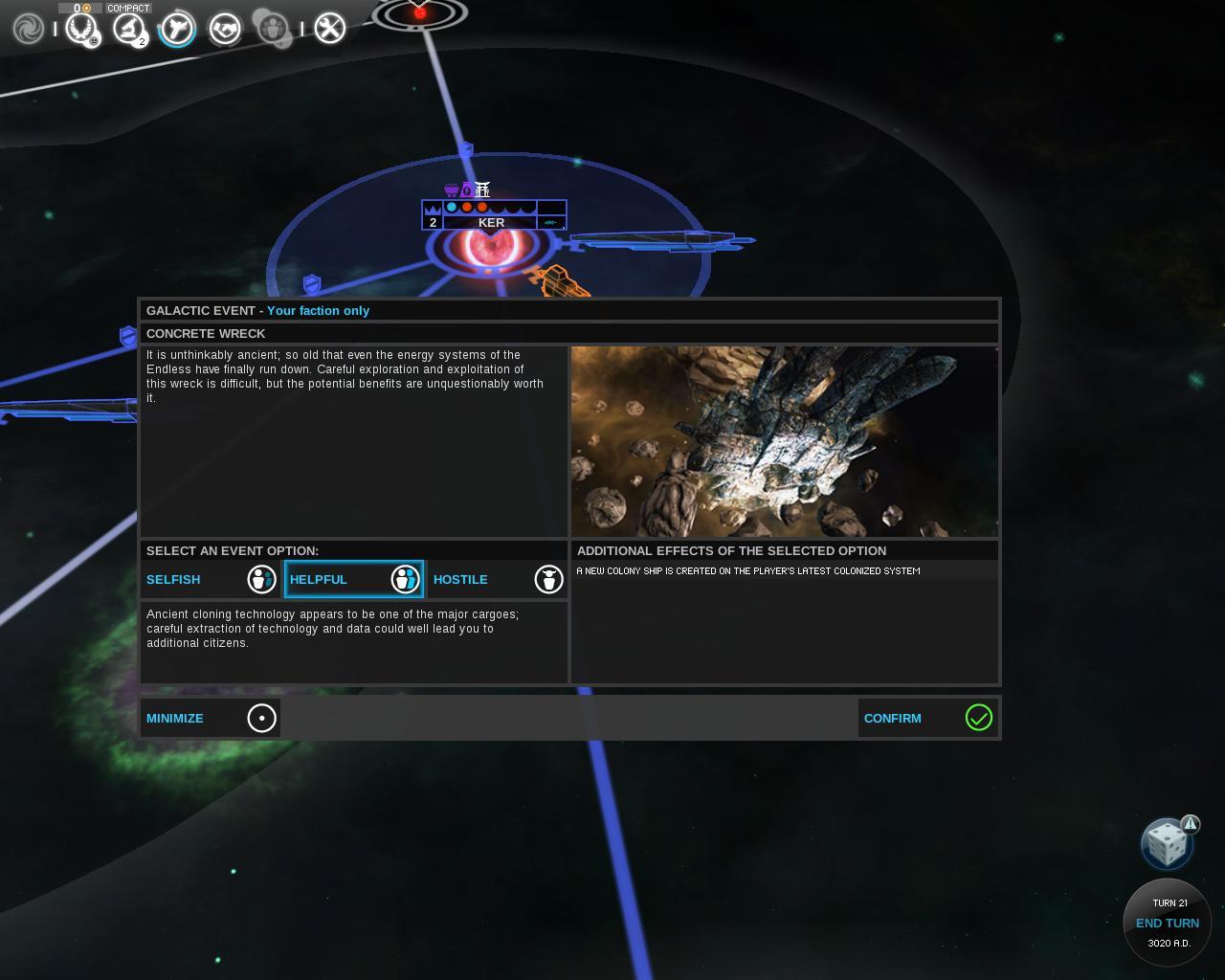The width and height of the screenshot is (1225, 980).
Task: Open the wrench and screwdriver options menu
Action: [x=329, y=29]
